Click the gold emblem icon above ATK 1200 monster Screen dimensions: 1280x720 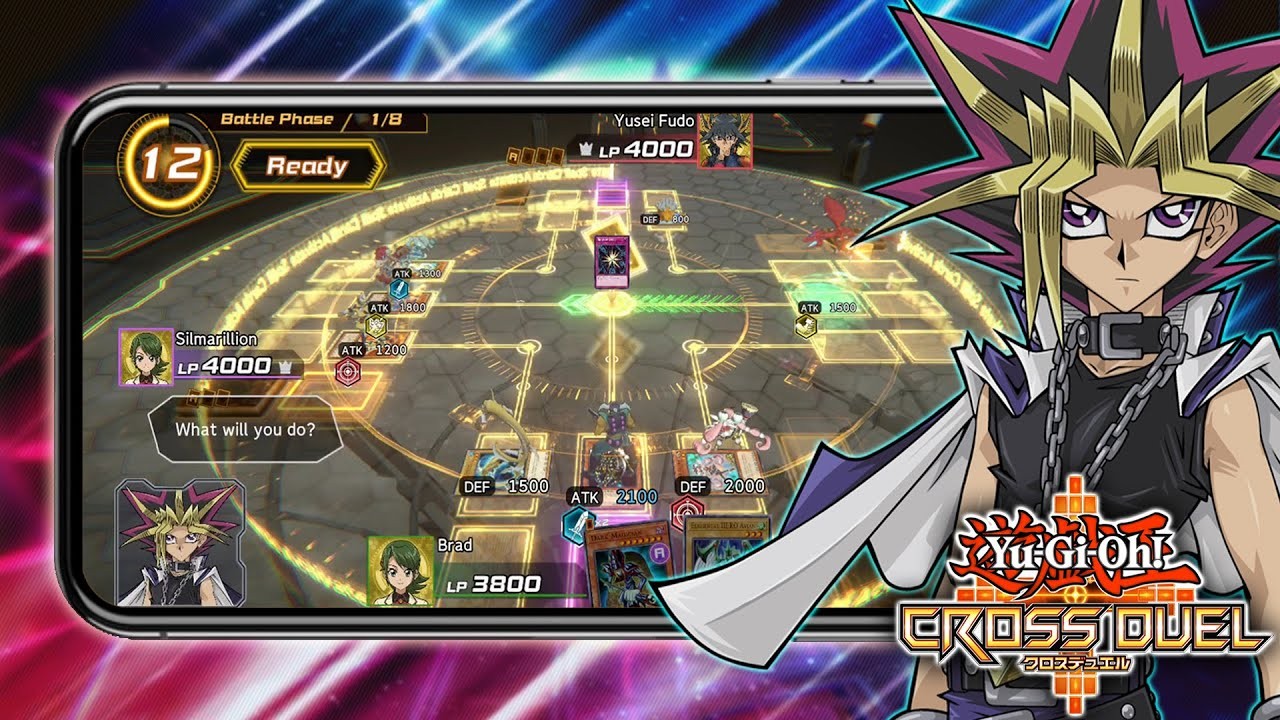click(376, 325)
